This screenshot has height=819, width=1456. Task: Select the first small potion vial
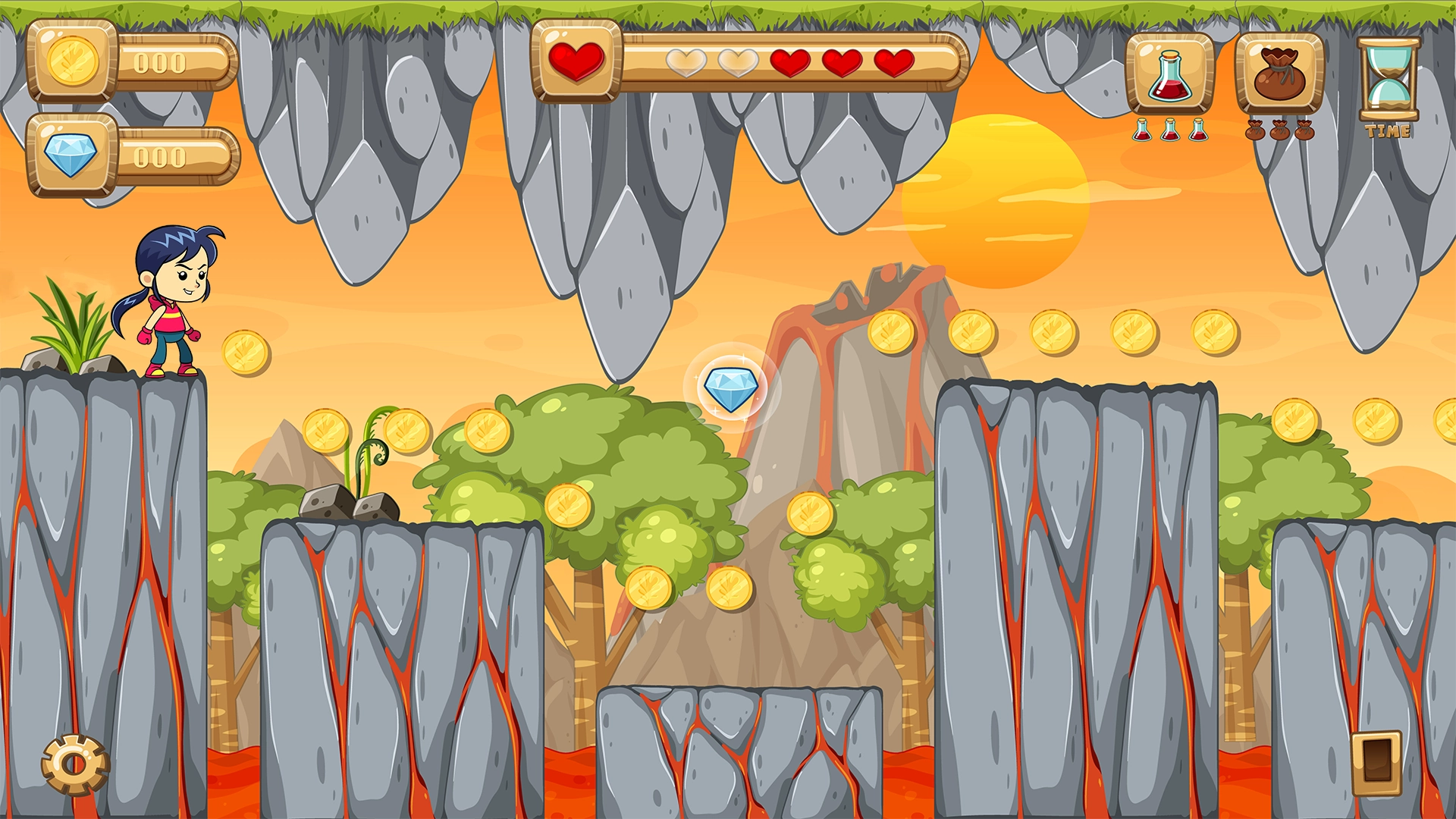tap(1141, 130)
